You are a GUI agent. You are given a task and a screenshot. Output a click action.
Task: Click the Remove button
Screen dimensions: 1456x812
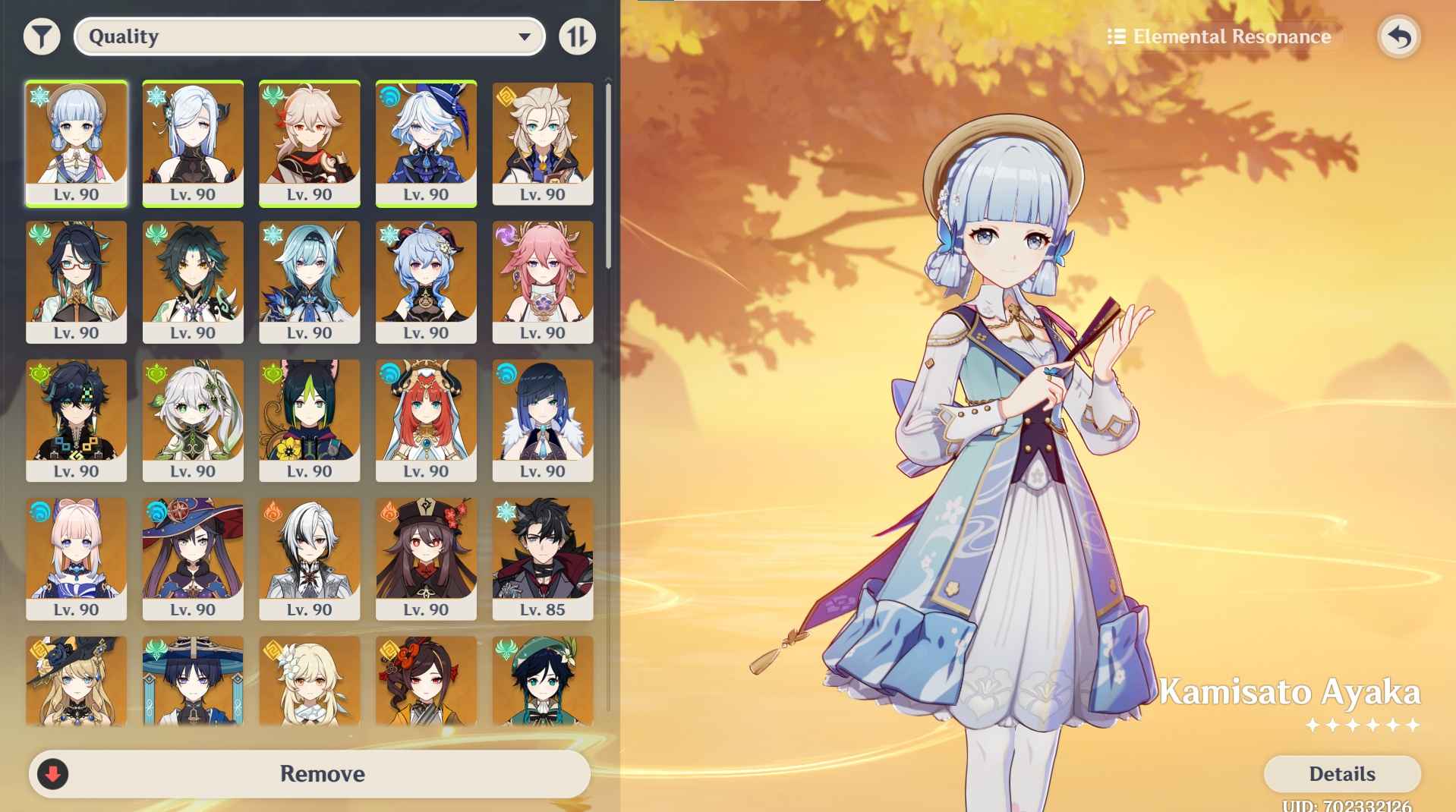tap(321, 774)
